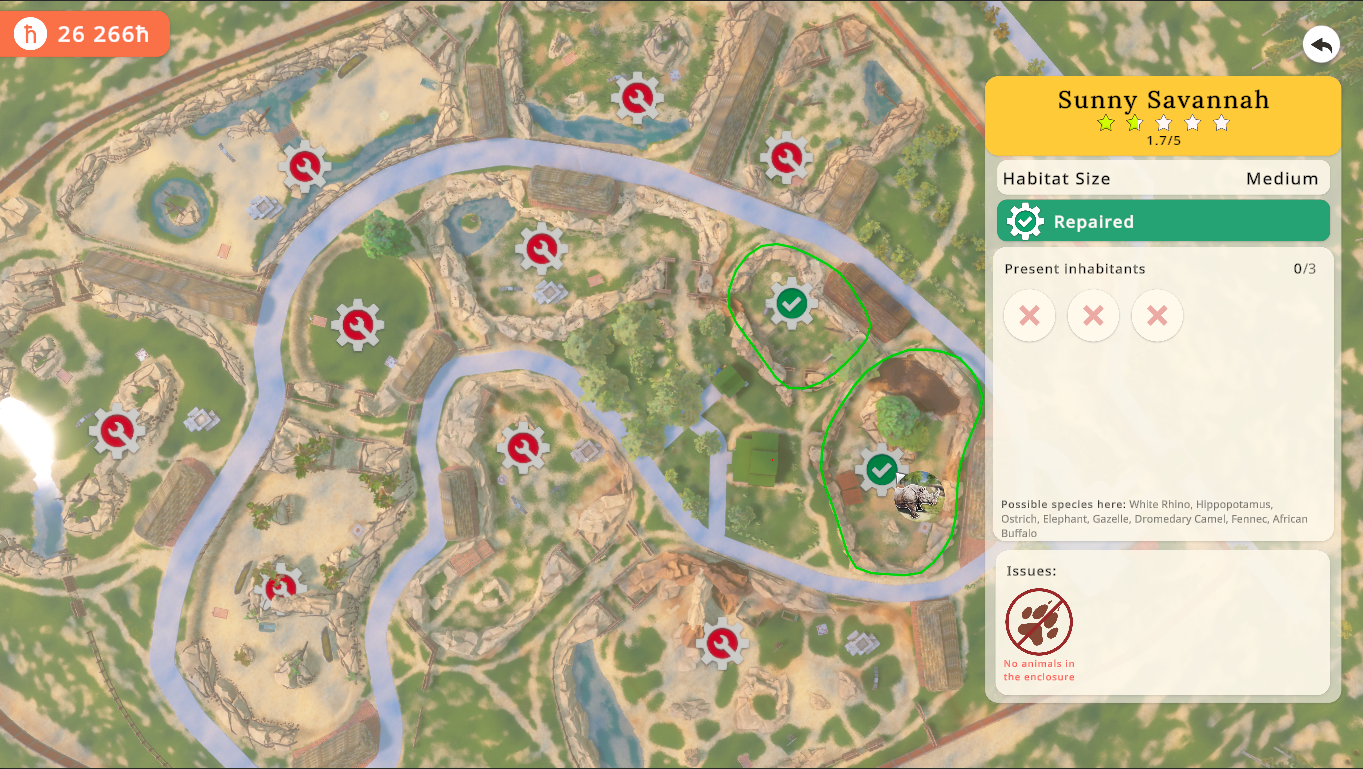The width and height of the screenshot is (1363, 769).
Task: Click the third empty inhabitant slot
Action: click(1157, 315)
